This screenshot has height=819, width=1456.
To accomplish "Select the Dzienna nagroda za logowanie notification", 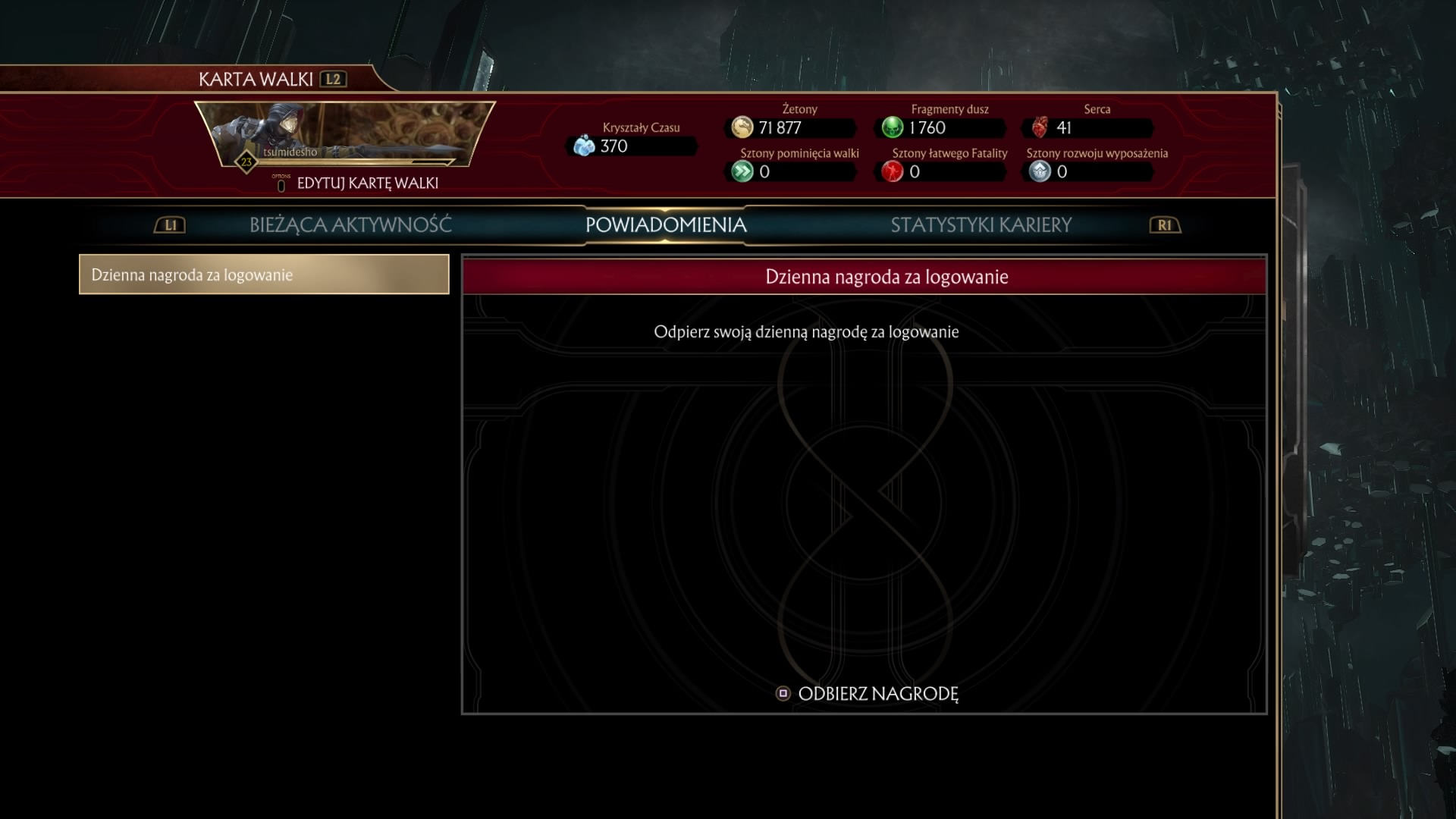I will (264, 275).
